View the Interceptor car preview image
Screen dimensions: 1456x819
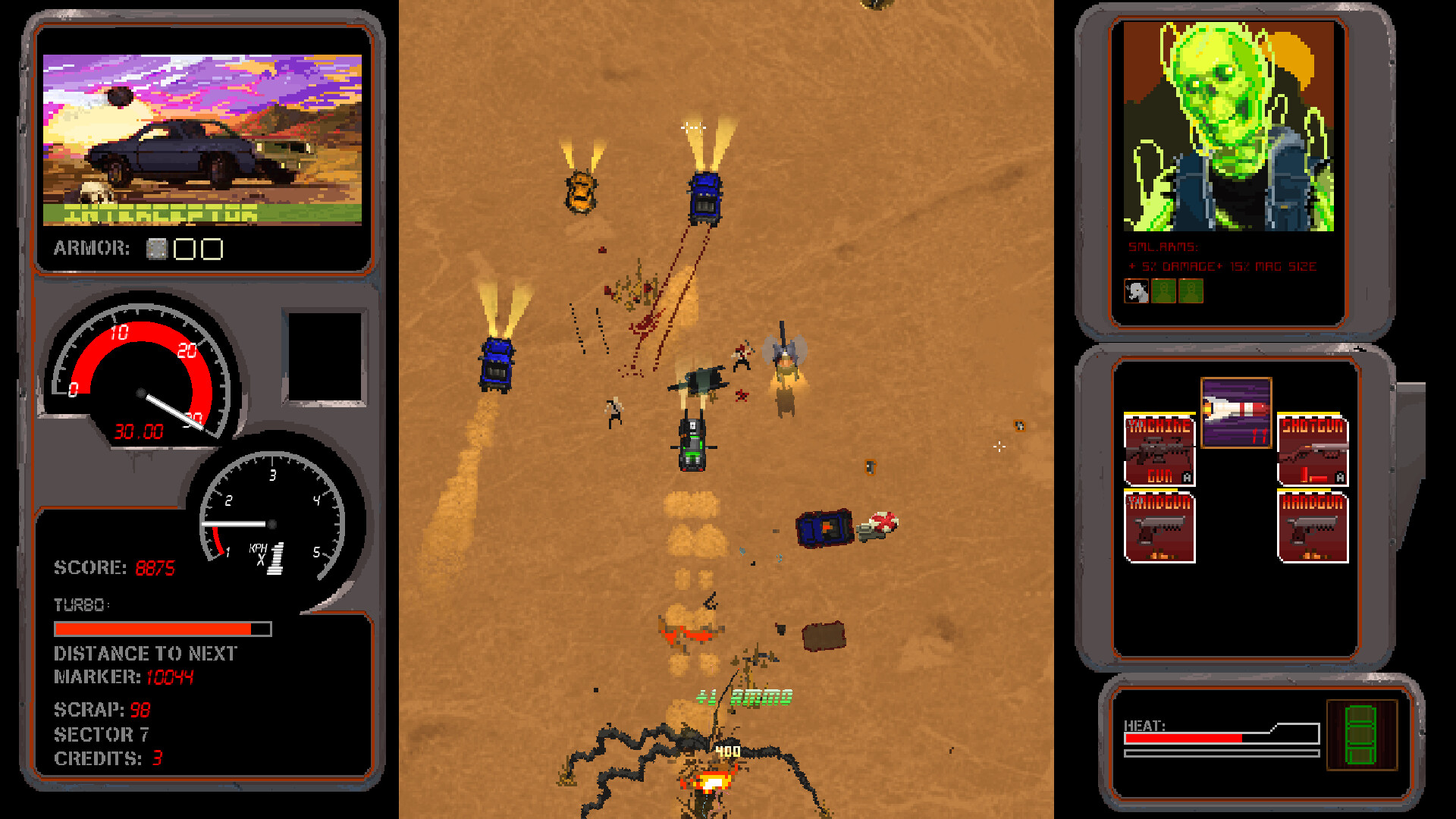[x=205, y=136]
